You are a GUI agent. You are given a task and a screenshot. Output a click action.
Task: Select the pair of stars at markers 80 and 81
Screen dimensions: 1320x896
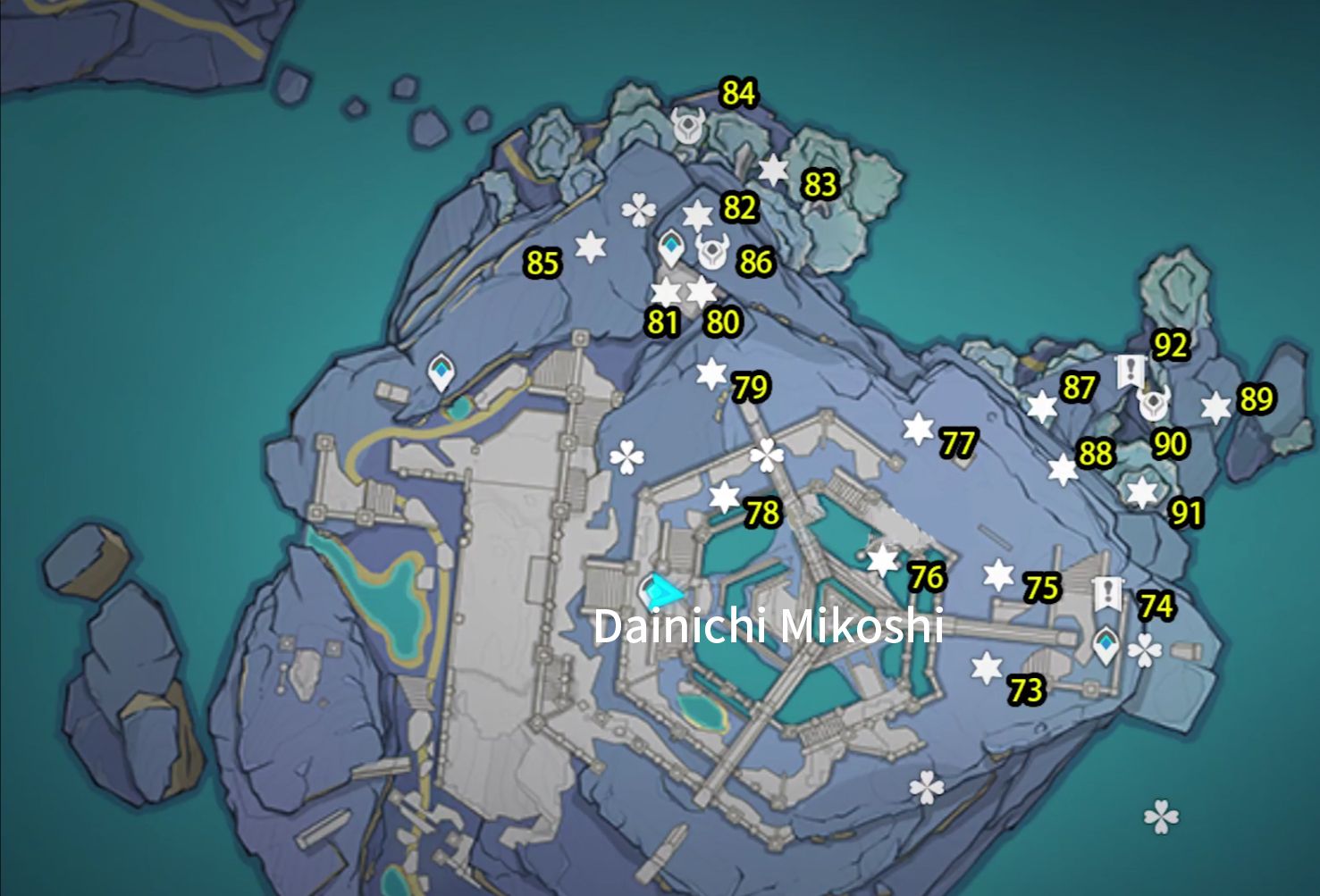point(684,291)
